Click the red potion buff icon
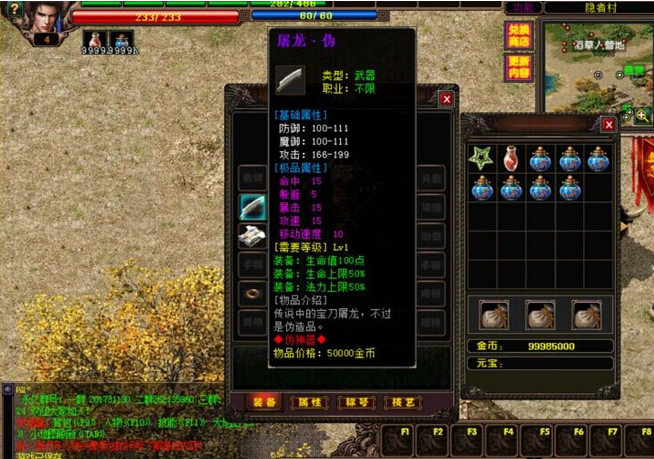The height and width of the screenshot is (459, 654). click(x=94, y=39)
